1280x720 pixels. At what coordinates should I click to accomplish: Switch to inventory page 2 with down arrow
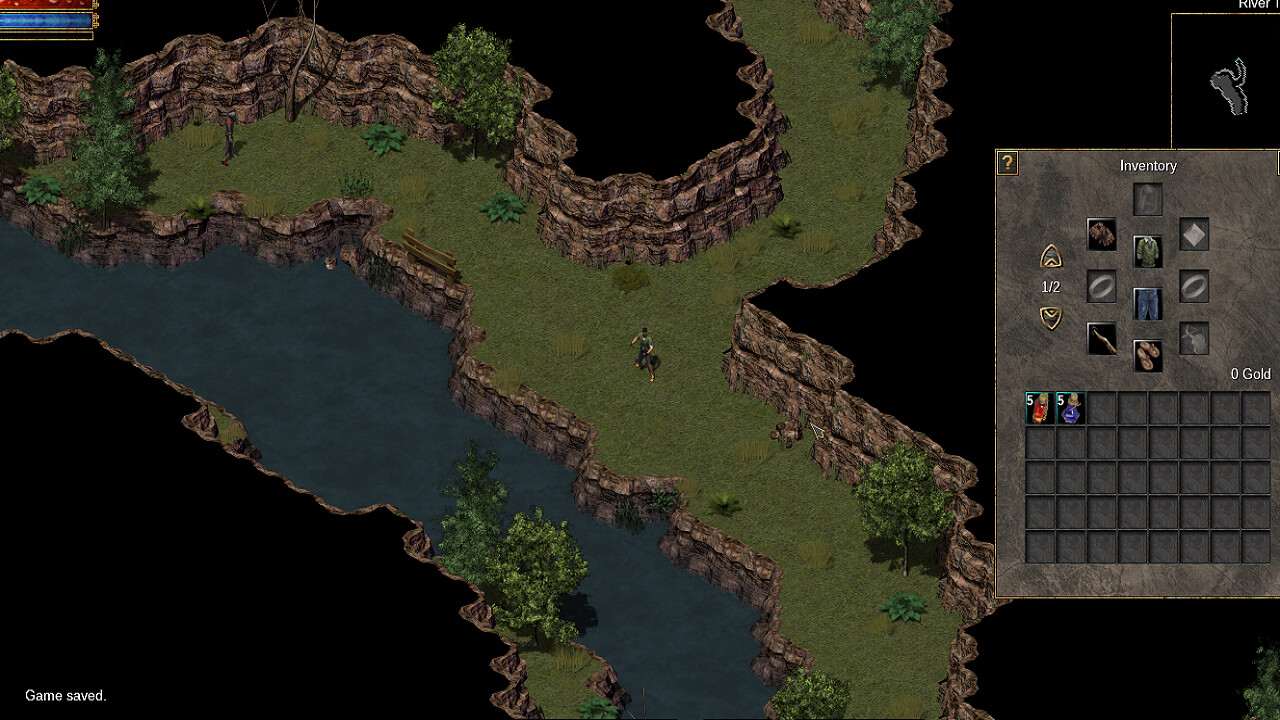pyautogui.click(x=1052, y=318)
